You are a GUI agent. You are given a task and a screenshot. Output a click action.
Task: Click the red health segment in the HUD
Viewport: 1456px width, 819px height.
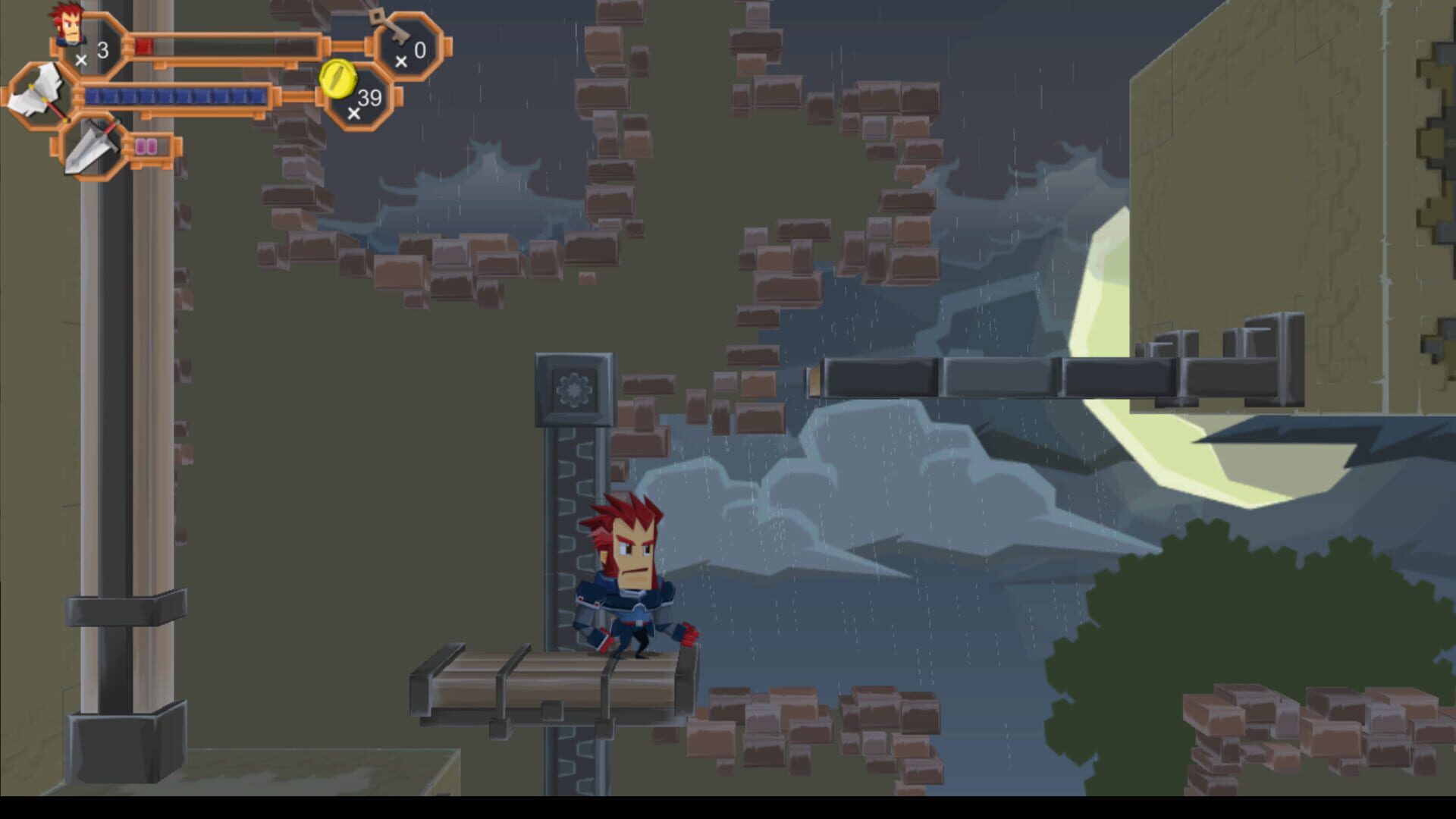tap(145, 45)
